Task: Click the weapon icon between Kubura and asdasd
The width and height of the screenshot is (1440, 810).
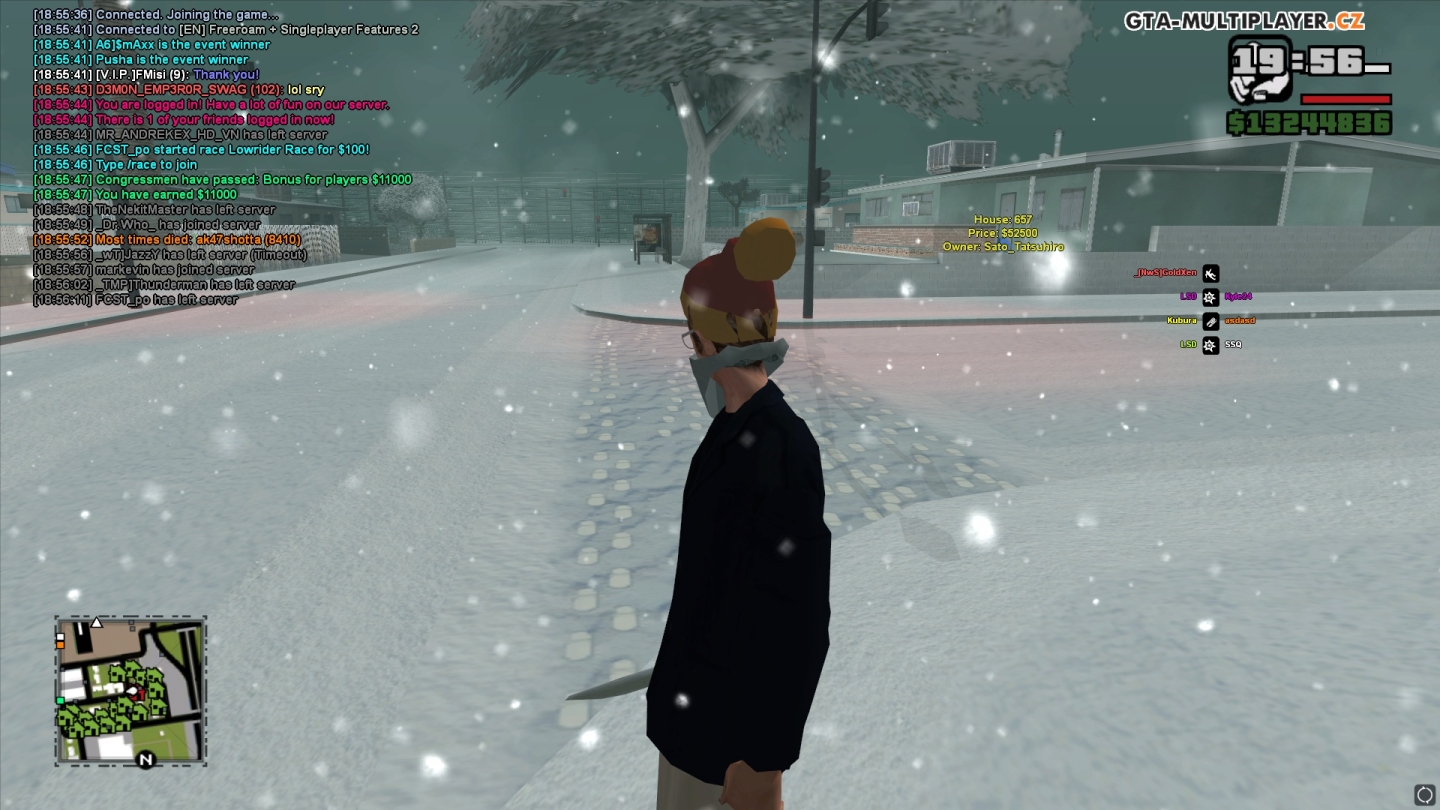Action: pos(1211,321)
